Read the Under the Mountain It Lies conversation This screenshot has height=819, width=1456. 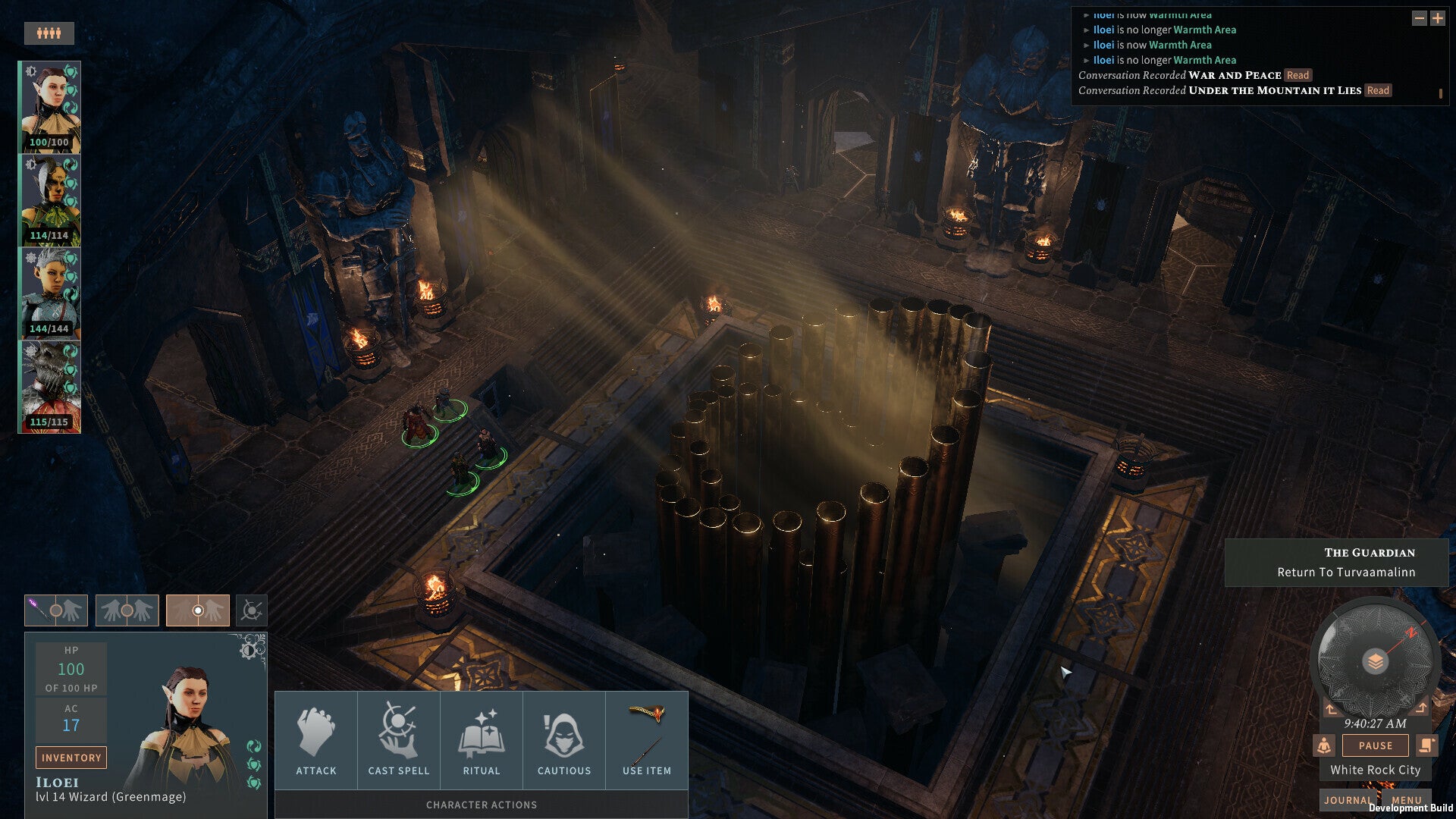tap(1378, 90)
